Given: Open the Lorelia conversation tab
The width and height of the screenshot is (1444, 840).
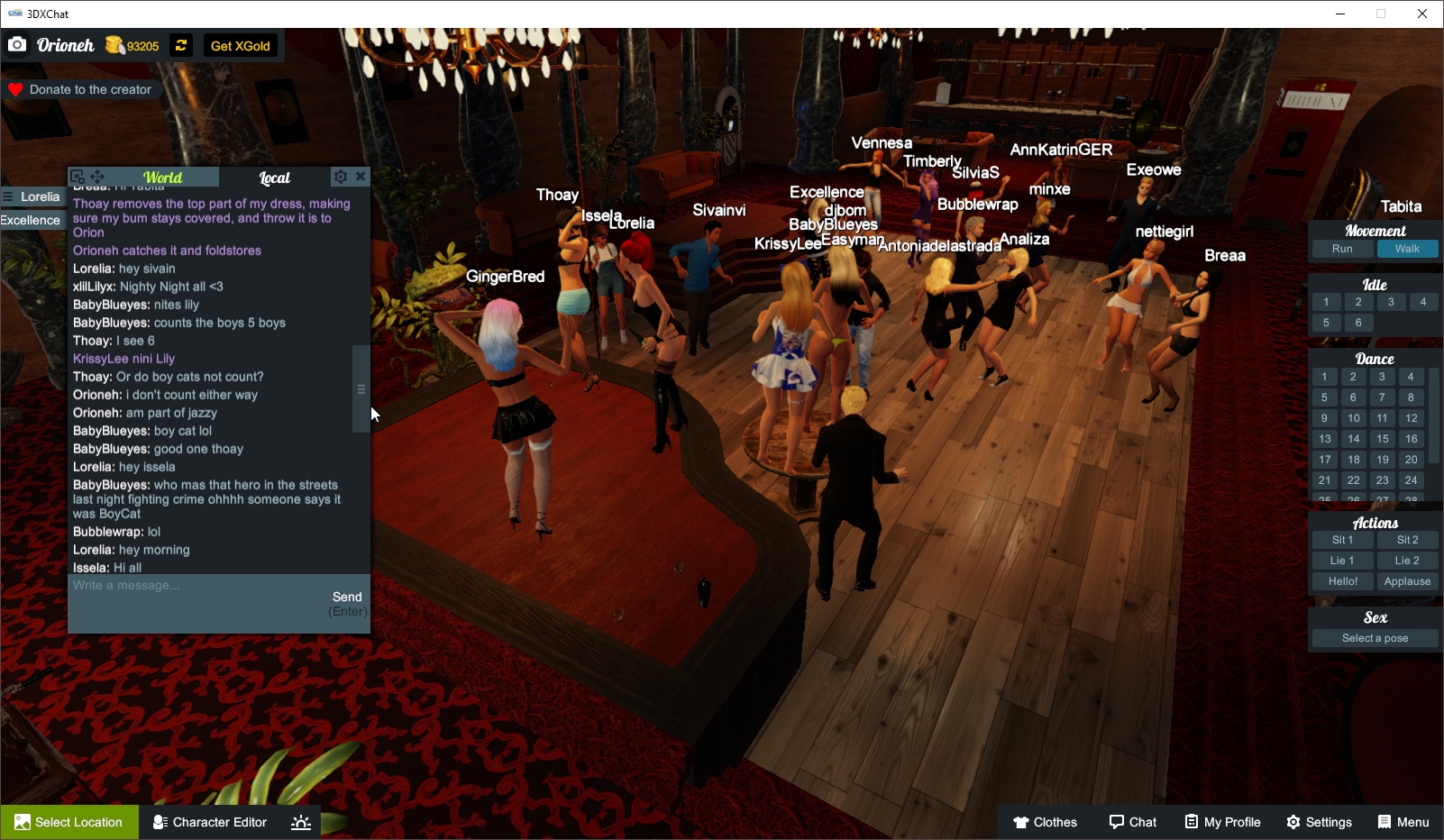Looking at the screenshot, I should click(40, 196).
